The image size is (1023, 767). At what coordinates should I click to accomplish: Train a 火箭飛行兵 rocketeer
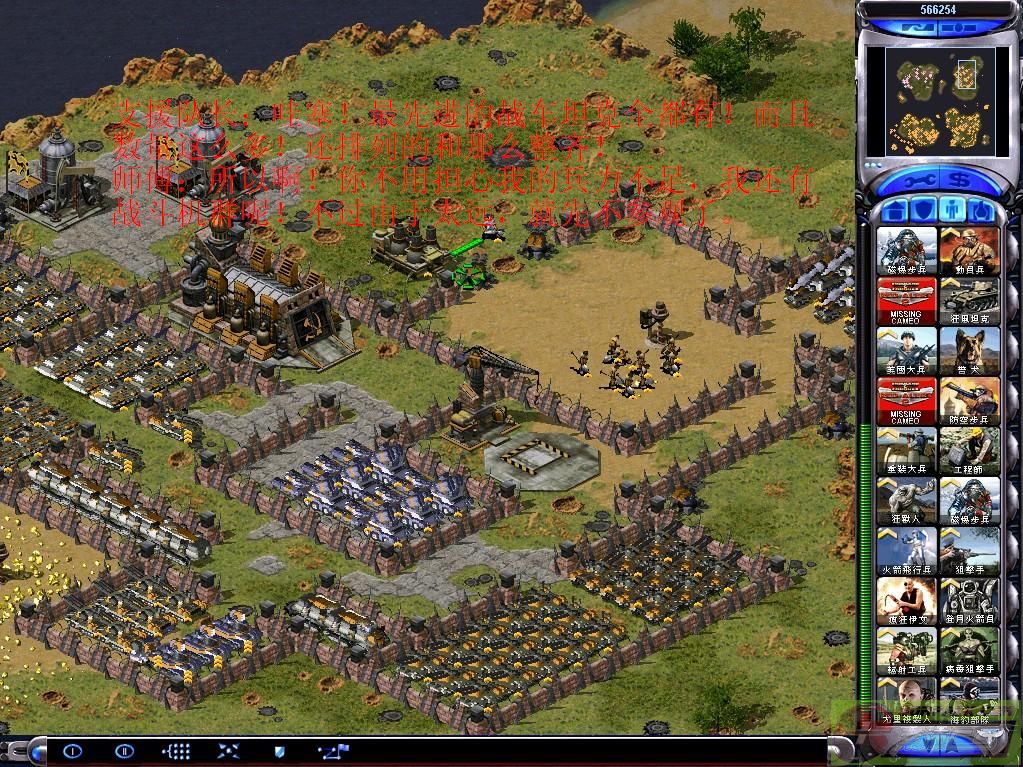coord(907,551)
